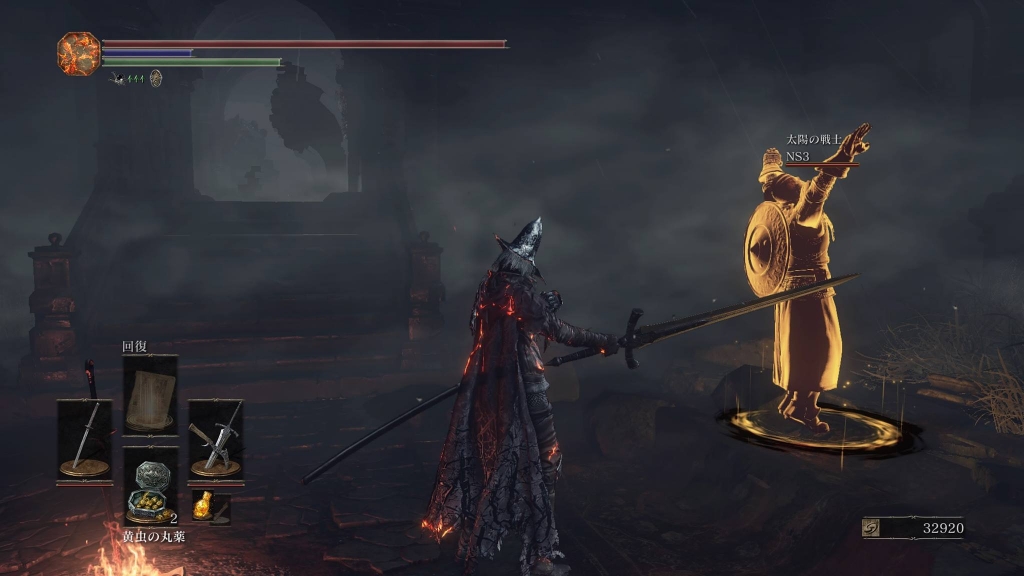Select the 回復 healing miracle slot
1024x576 pixels.
pyautogui.click(x=150, y=394)
